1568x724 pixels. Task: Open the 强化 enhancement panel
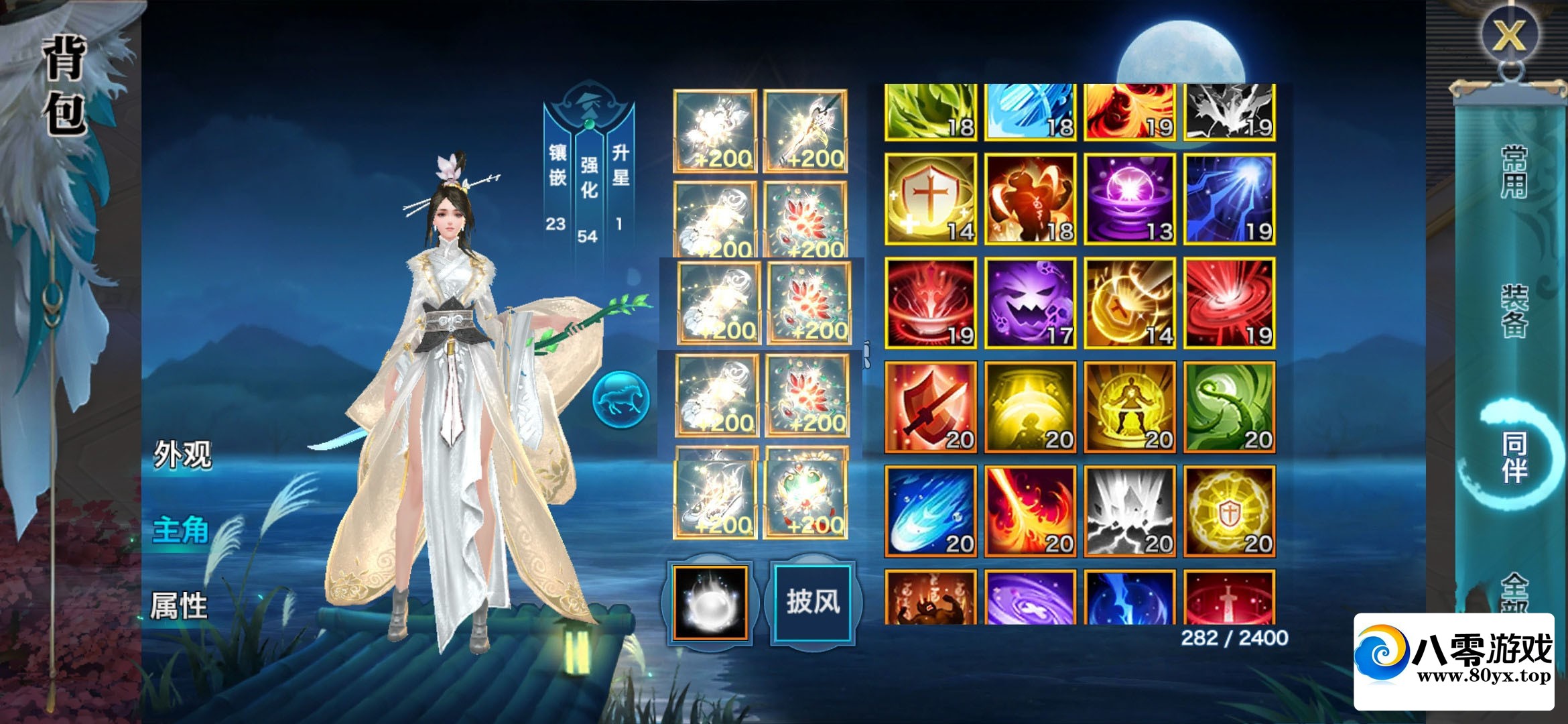pyautogui.click(x=588, y=178)
